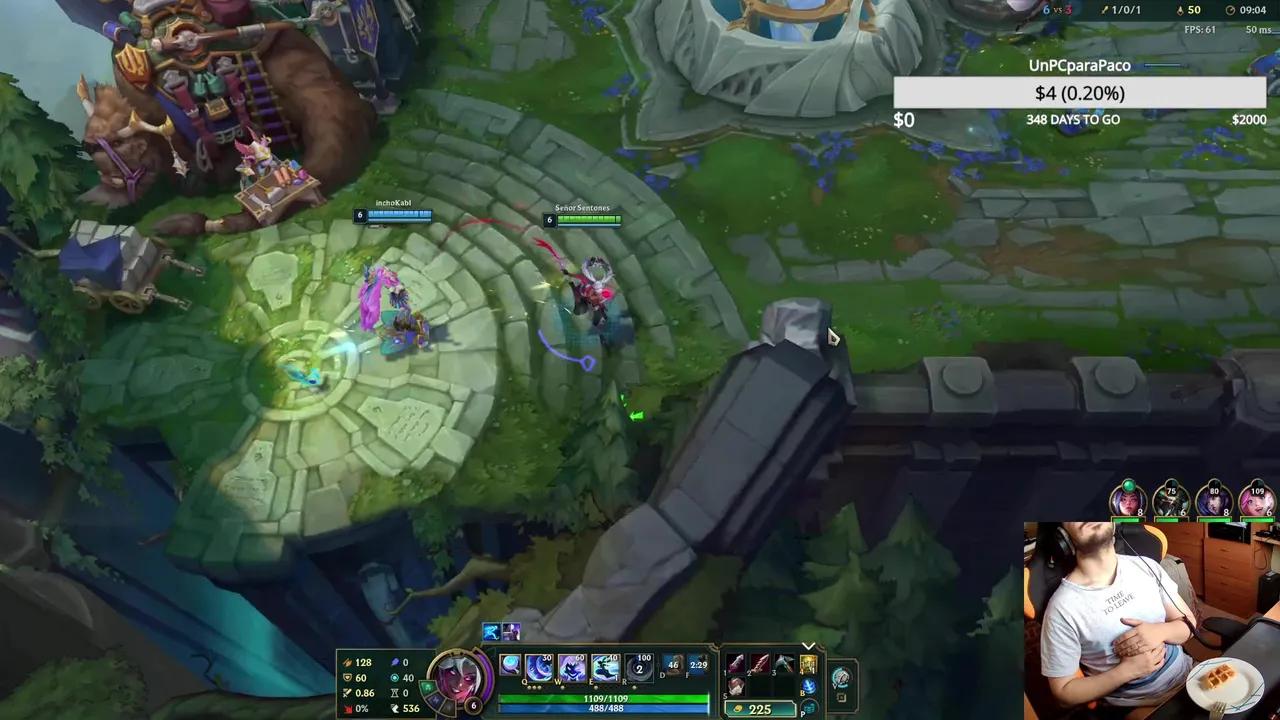Open the first item in the inventory grid
The image size is (1280, 720).
click(736, 662)
